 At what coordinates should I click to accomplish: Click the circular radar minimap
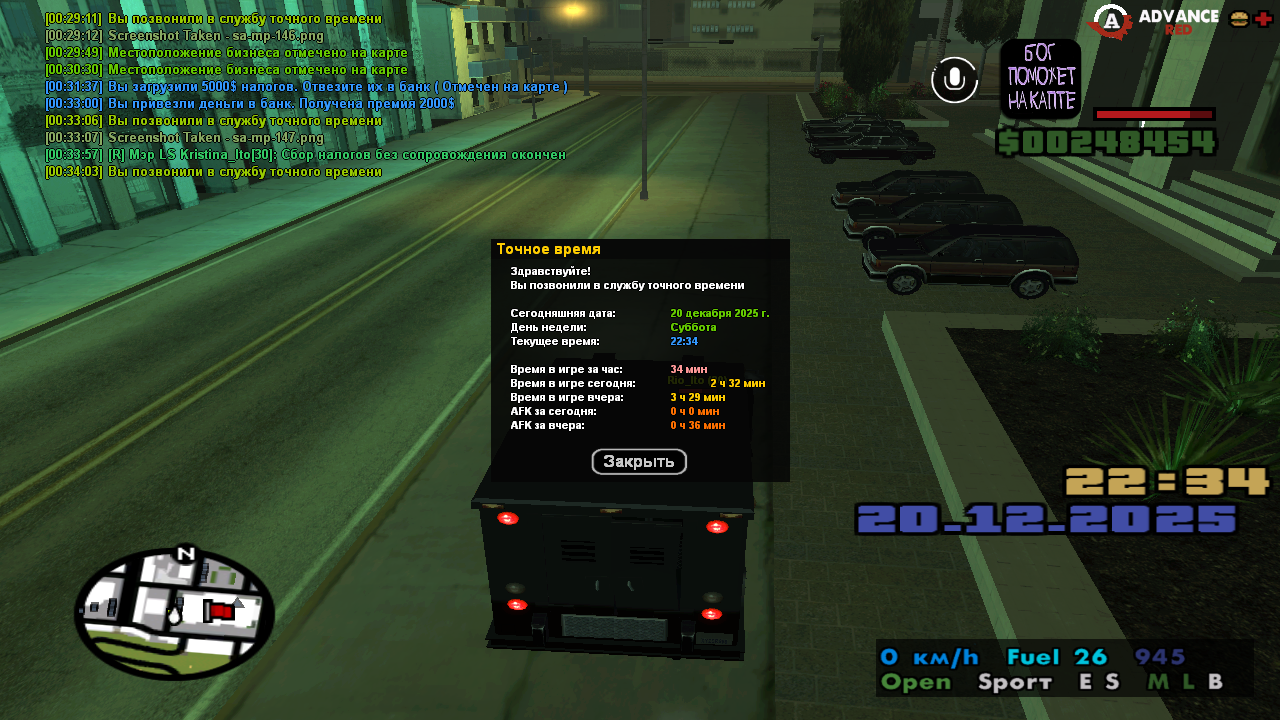point(174,614)
